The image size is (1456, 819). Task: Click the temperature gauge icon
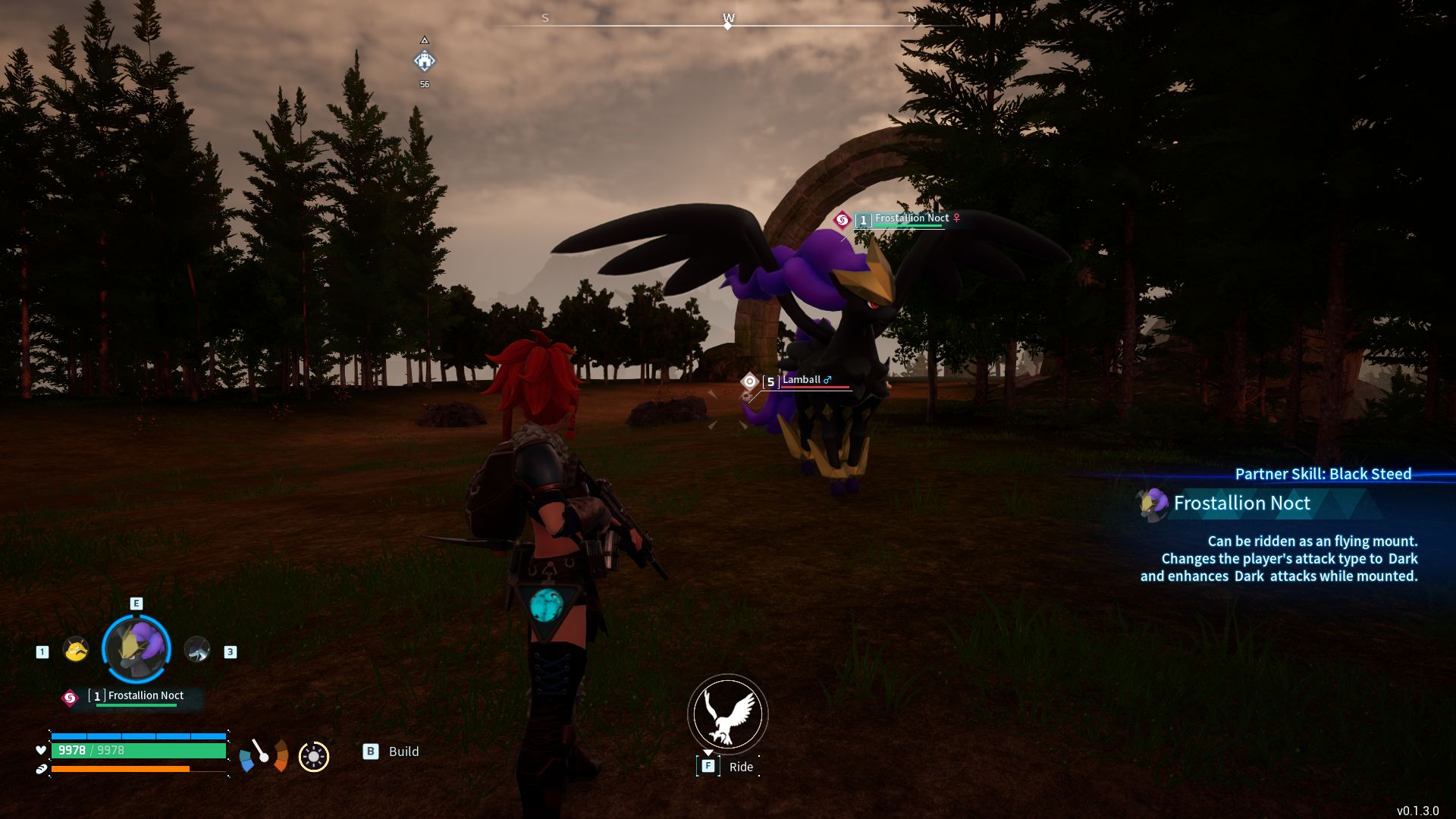click(x=264, y=755)
